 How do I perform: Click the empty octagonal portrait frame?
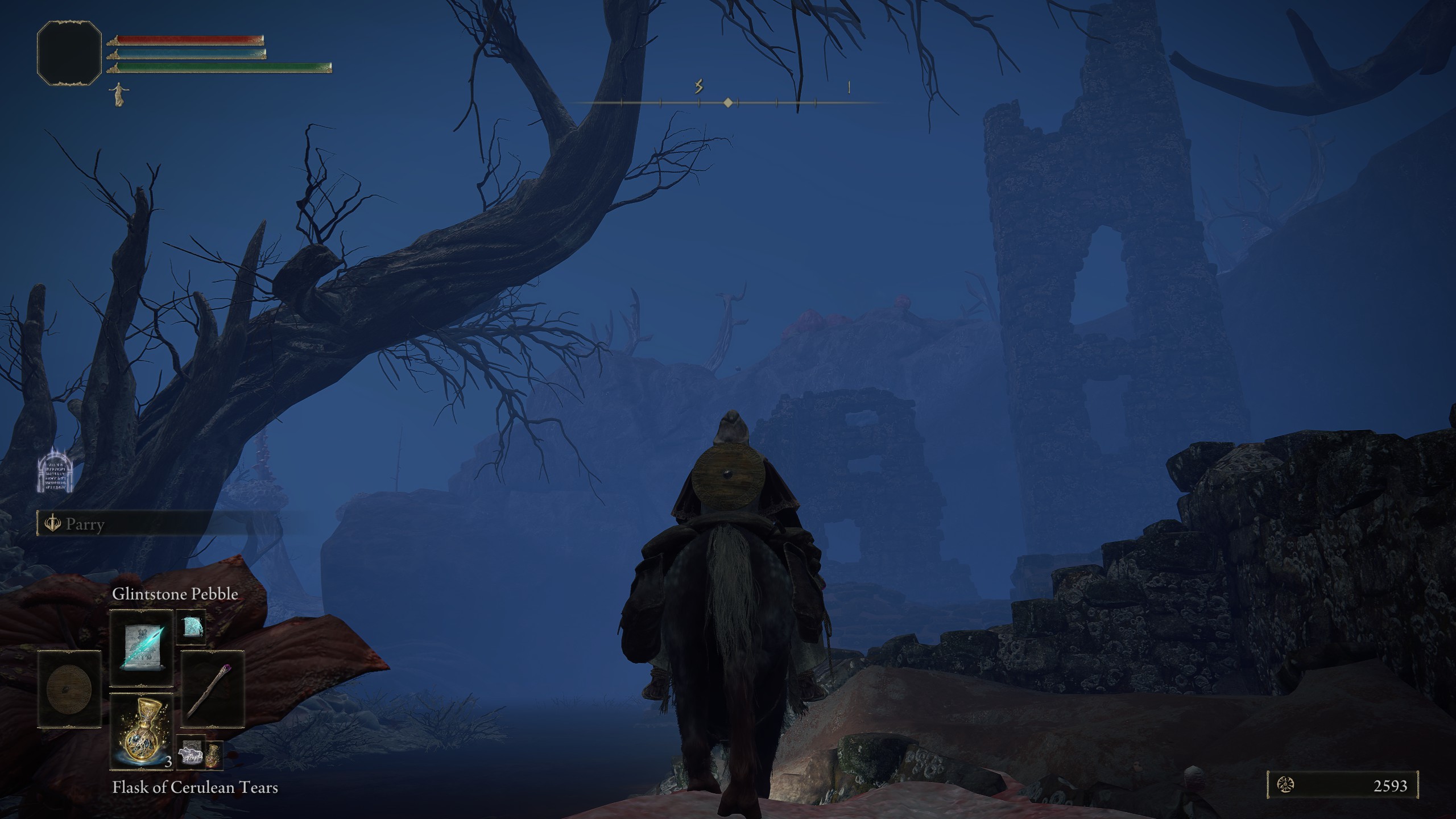[69, 53]
